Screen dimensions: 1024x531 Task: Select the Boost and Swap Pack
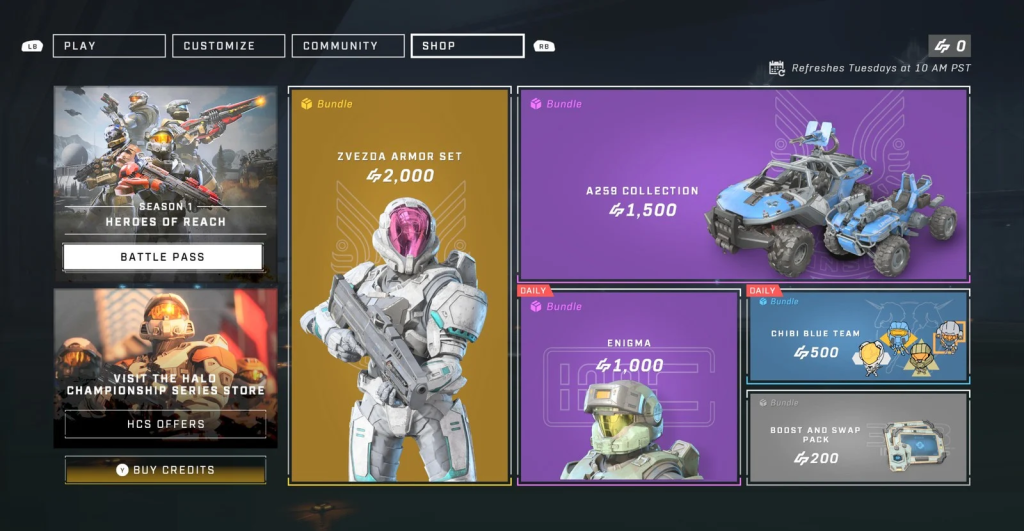click(857, 437)
